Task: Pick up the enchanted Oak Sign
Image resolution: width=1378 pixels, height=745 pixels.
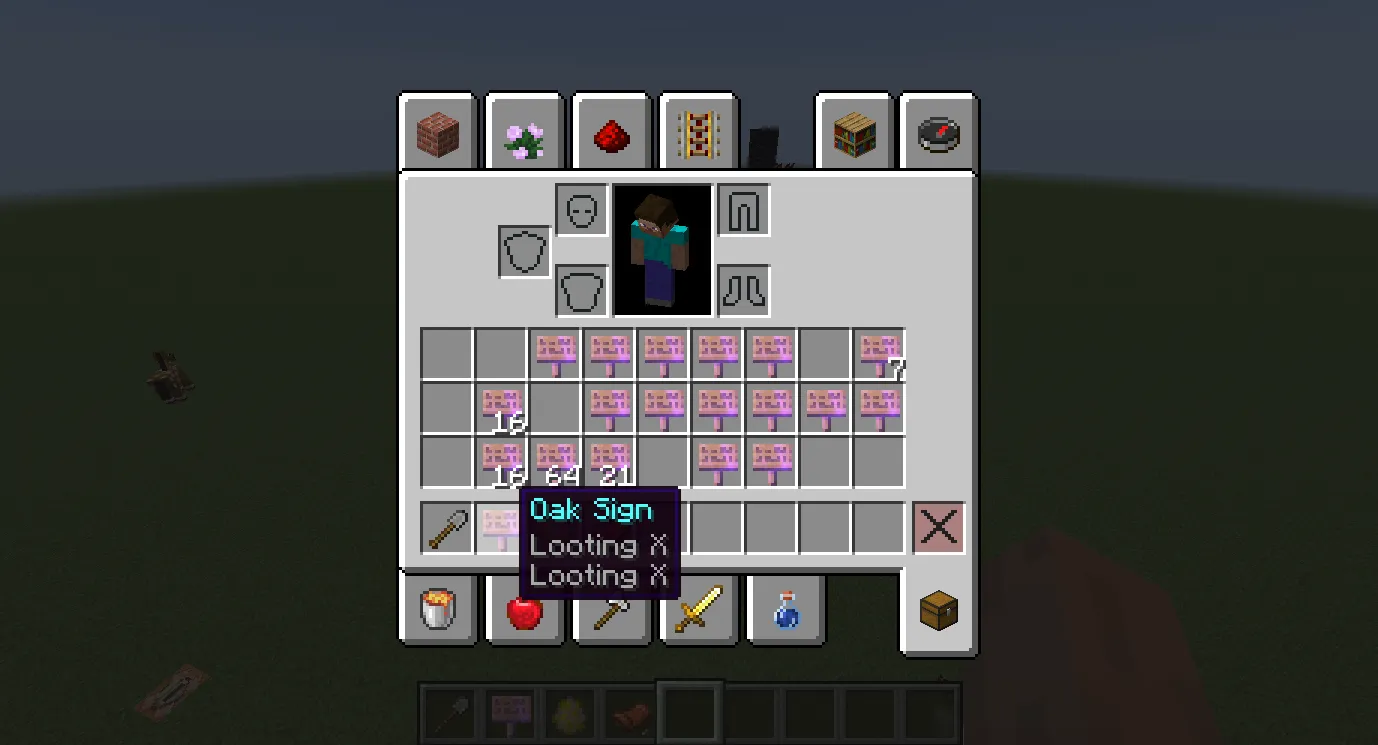Action: coord(501,527)
